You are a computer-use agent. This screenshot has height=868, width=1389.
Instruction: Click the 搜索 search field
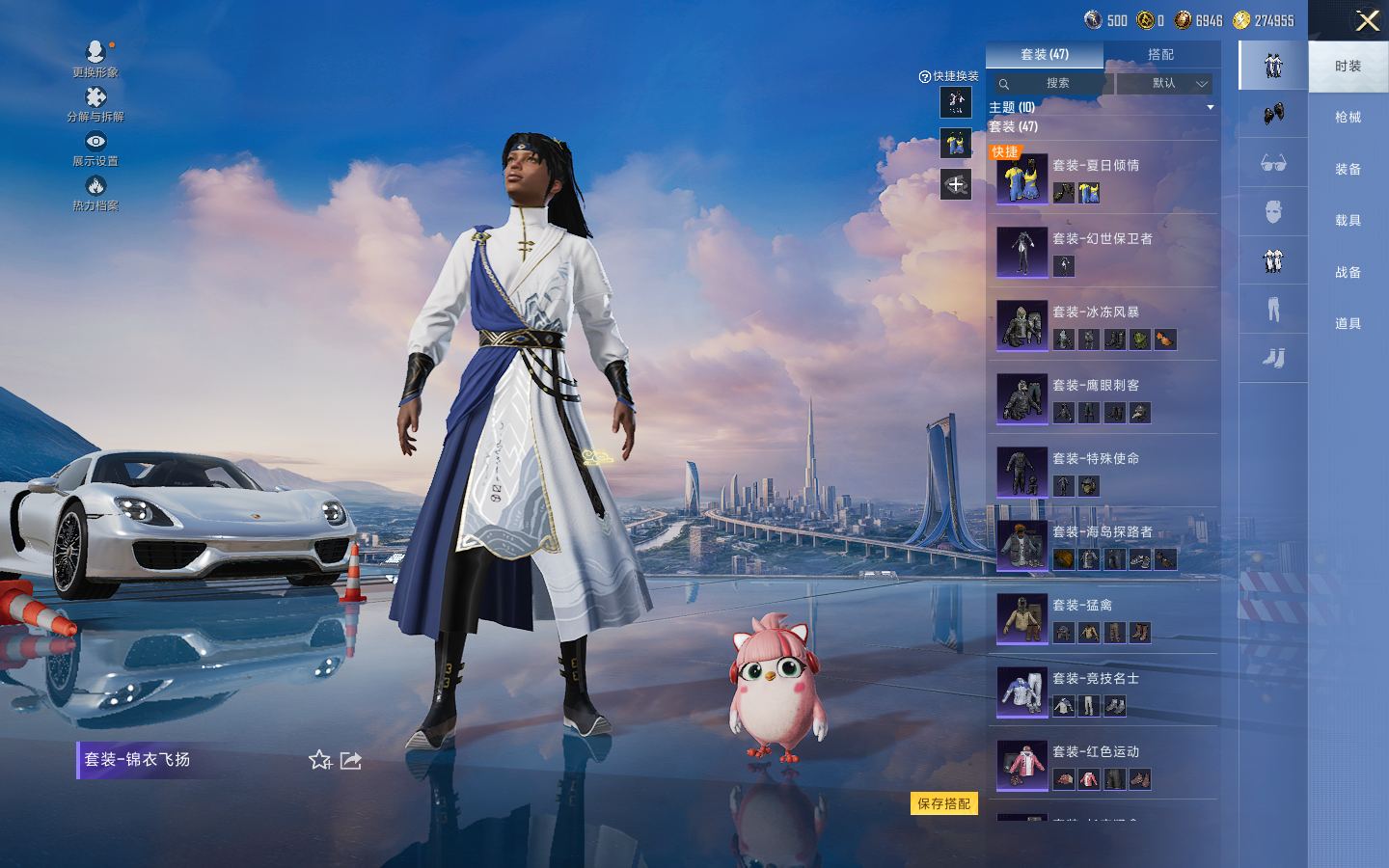pos(1051,84)
